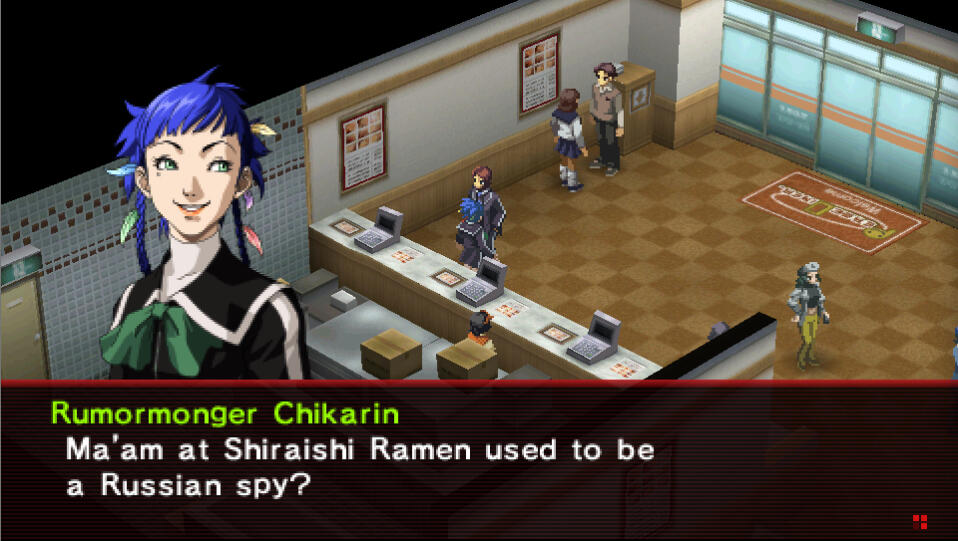Click the red dialogue continue indicator
Screen dimensions: 958x541
(920, 521)
